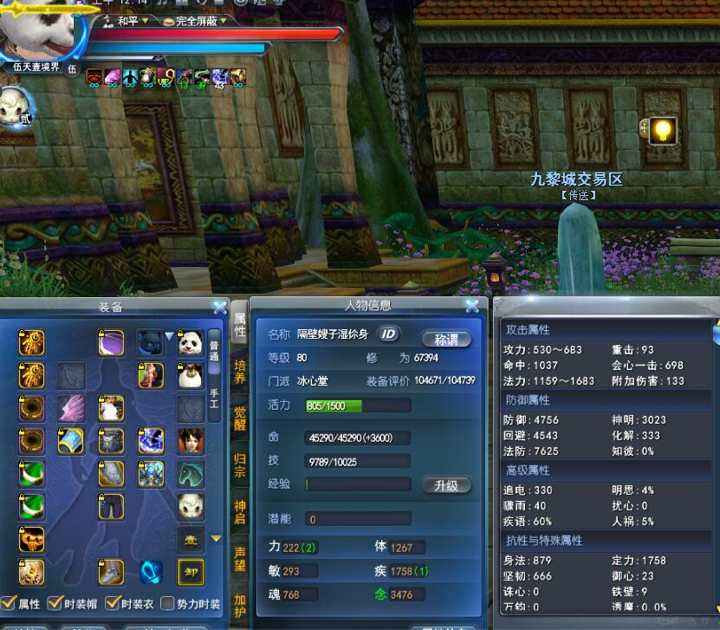
Task: Close the 装备 equipment panel
Action: click(x=220, y=307)
